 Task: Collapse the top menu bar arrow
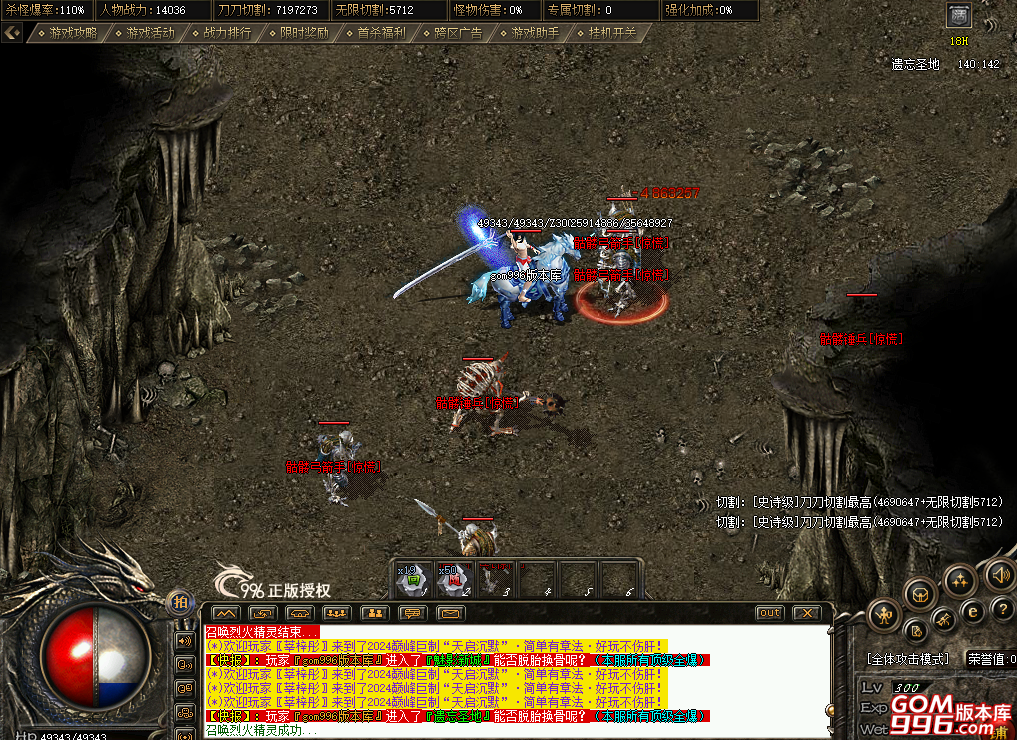tap(12, 32)
